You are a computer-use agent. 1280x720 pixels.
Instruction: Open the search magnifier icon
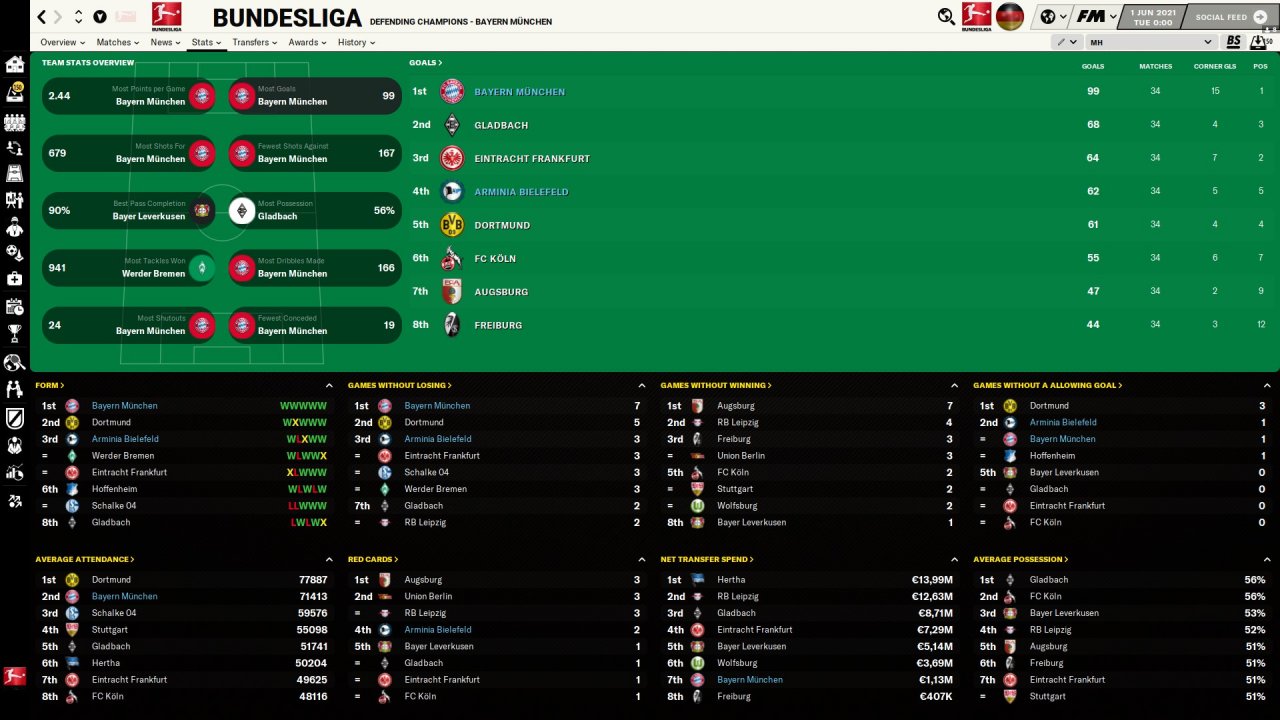tap(946, 16)
